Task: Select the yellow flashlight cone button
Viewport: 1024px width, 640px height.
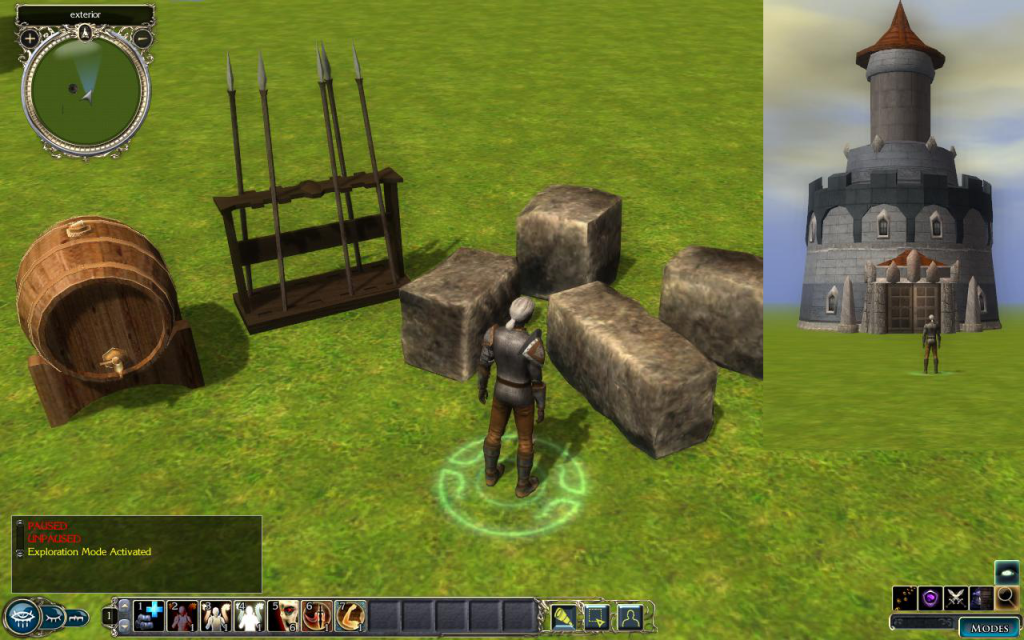Action: point(563,616)
